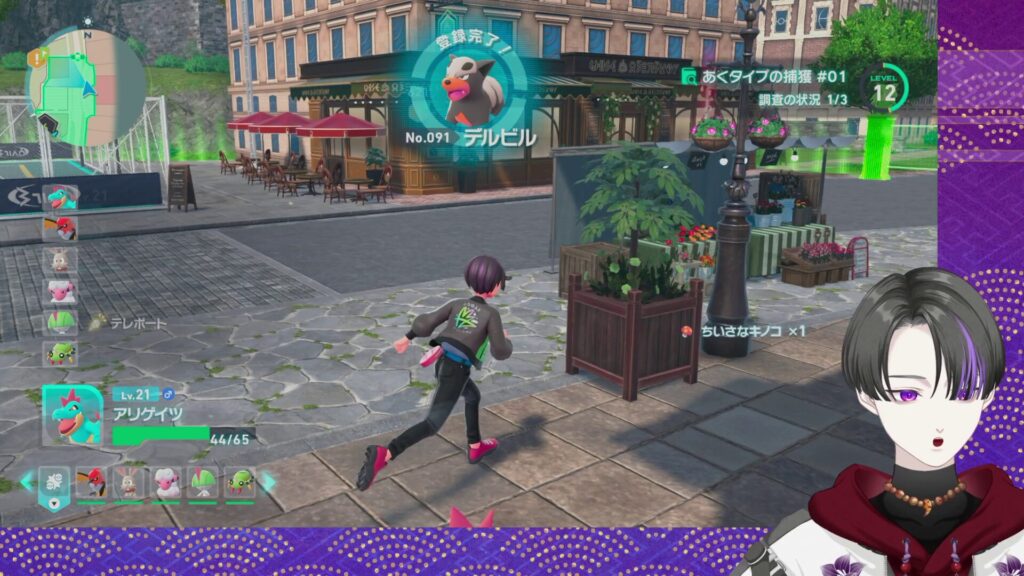1024x576 pixels.
Task: Choose the rabbit Pokémon in the vertical party list
Action: coord(61,259)
